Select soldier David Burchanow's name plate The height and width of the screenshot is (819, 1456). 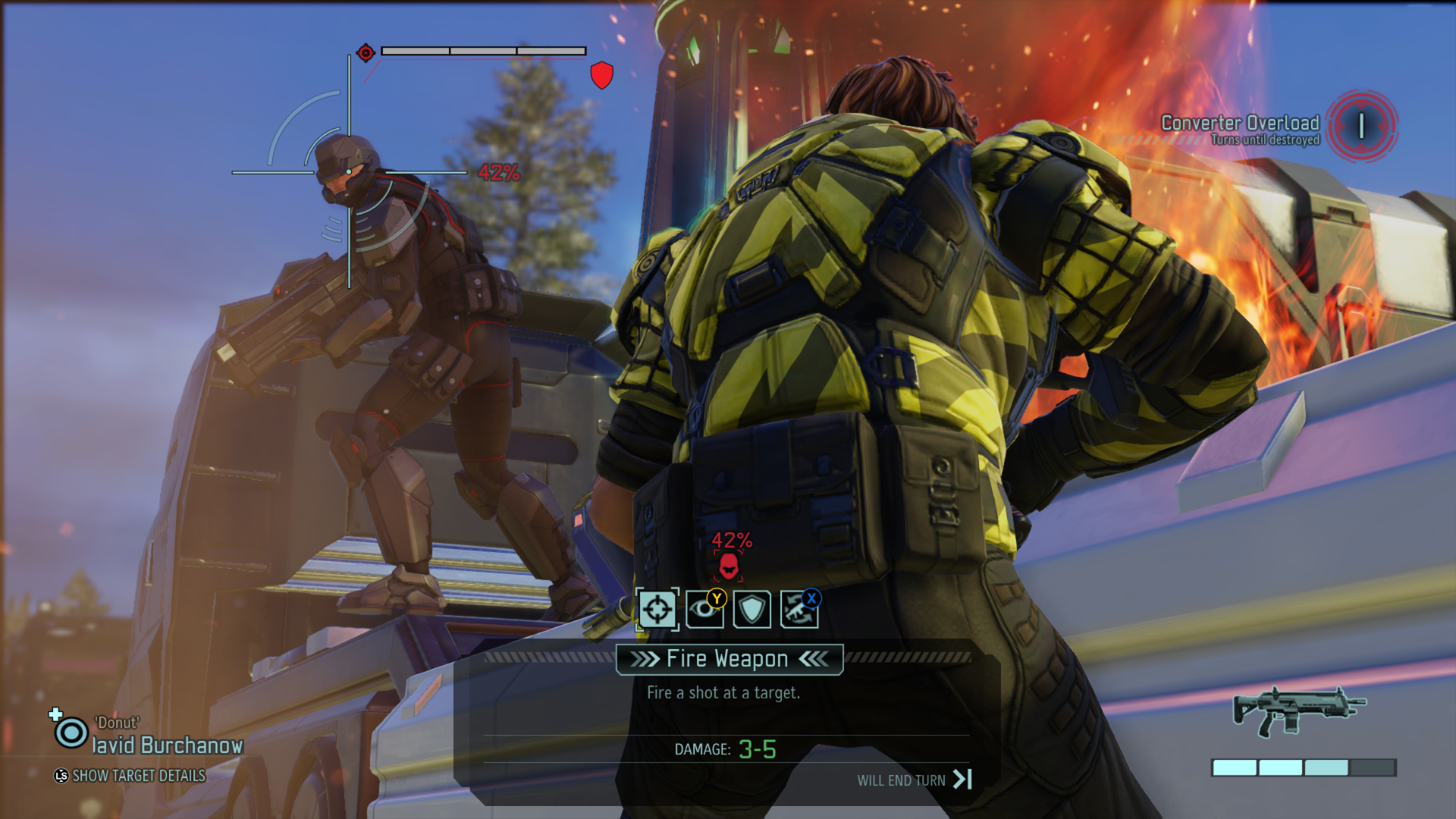pyautogui.click(x=168, y=745)
